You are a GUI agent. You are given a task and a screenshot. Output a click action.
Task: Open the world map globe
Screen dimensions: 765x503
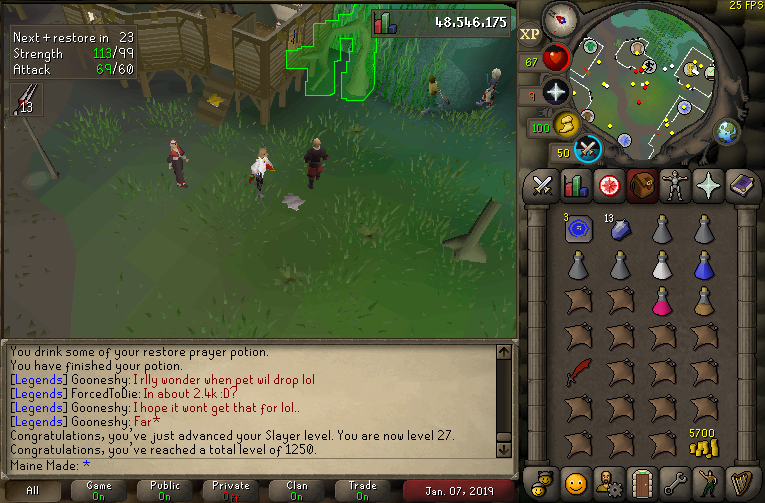click(727, 130)
